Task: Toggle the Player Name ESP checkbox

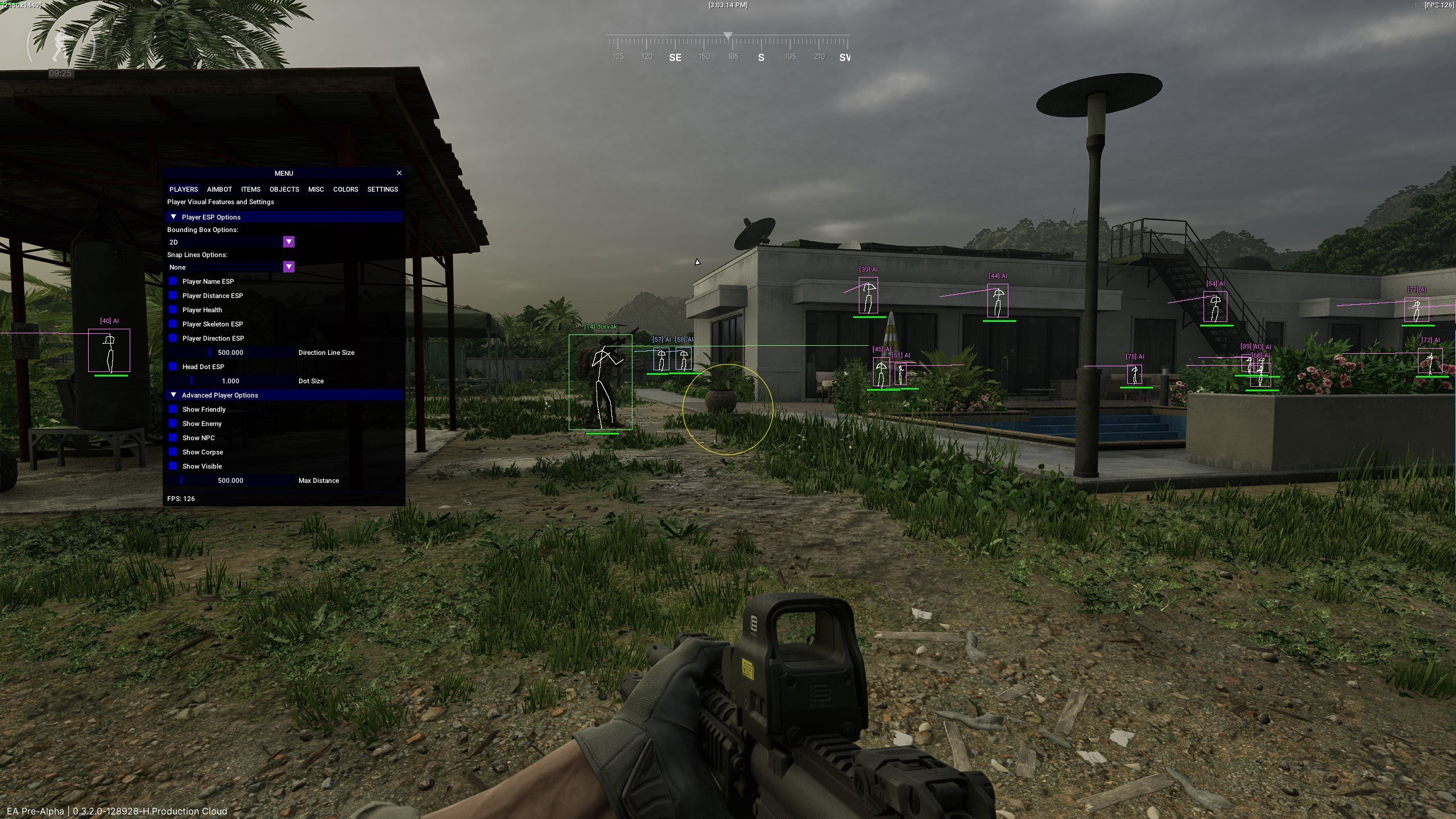Action: (173, 282)
